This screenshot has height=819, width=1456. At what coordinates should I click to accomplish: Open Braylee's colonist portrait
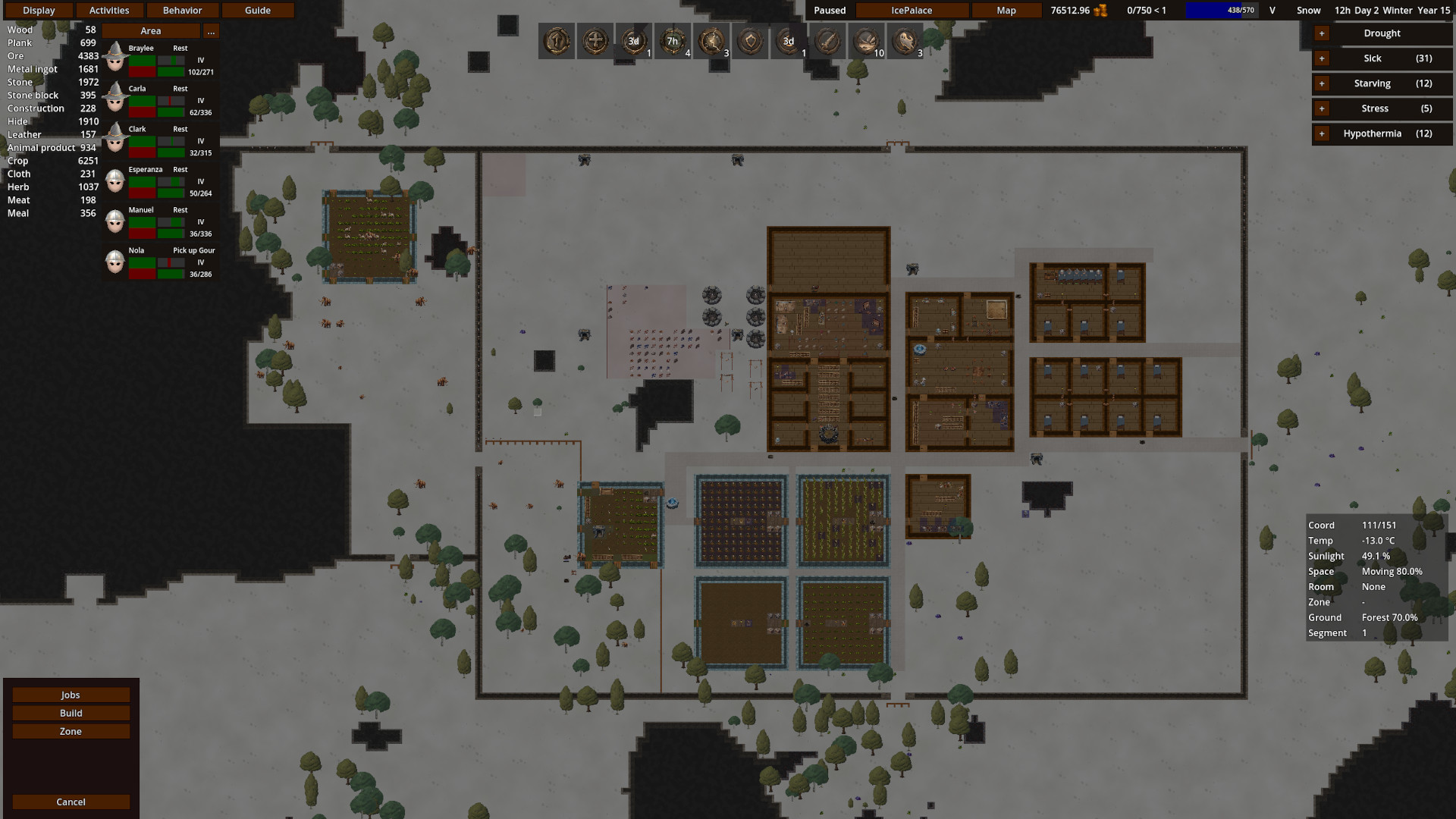click(x=115, y=57)
